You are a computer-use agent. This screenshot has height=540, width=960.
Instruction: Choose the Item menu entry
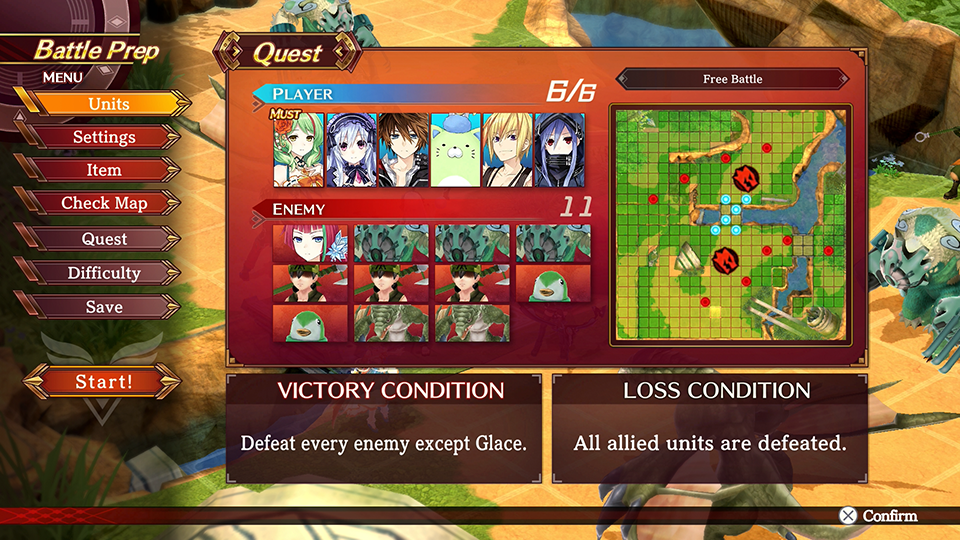click(104, 170)
